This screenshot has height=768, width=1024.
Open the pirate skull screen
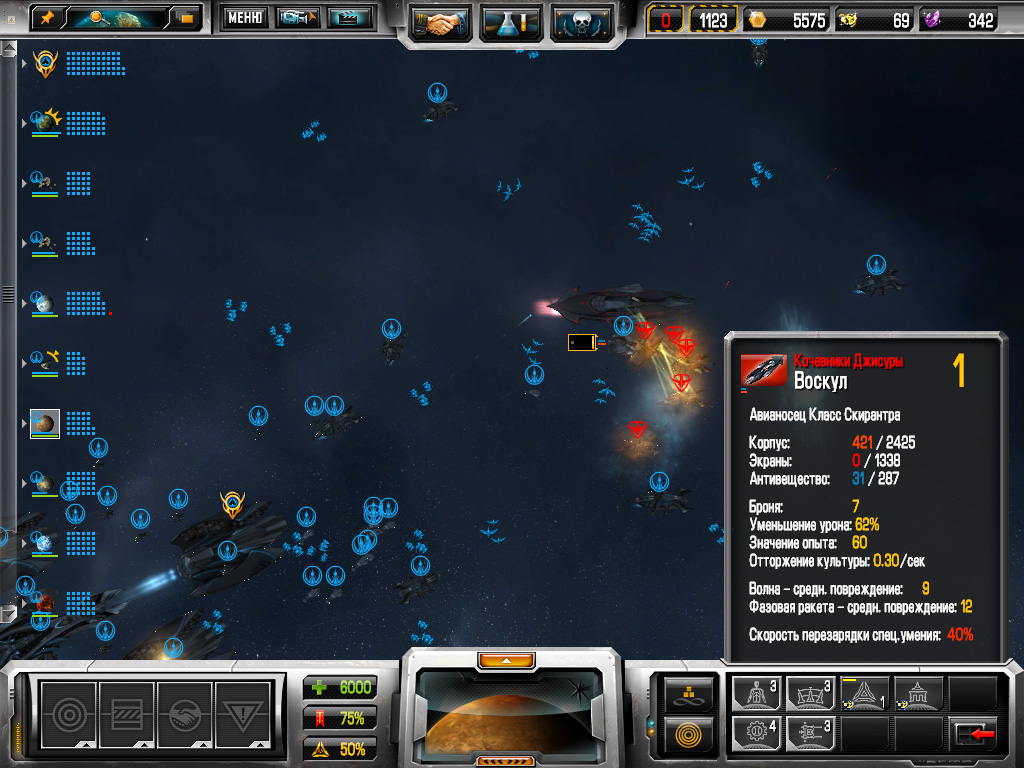[x=581, y=22]
